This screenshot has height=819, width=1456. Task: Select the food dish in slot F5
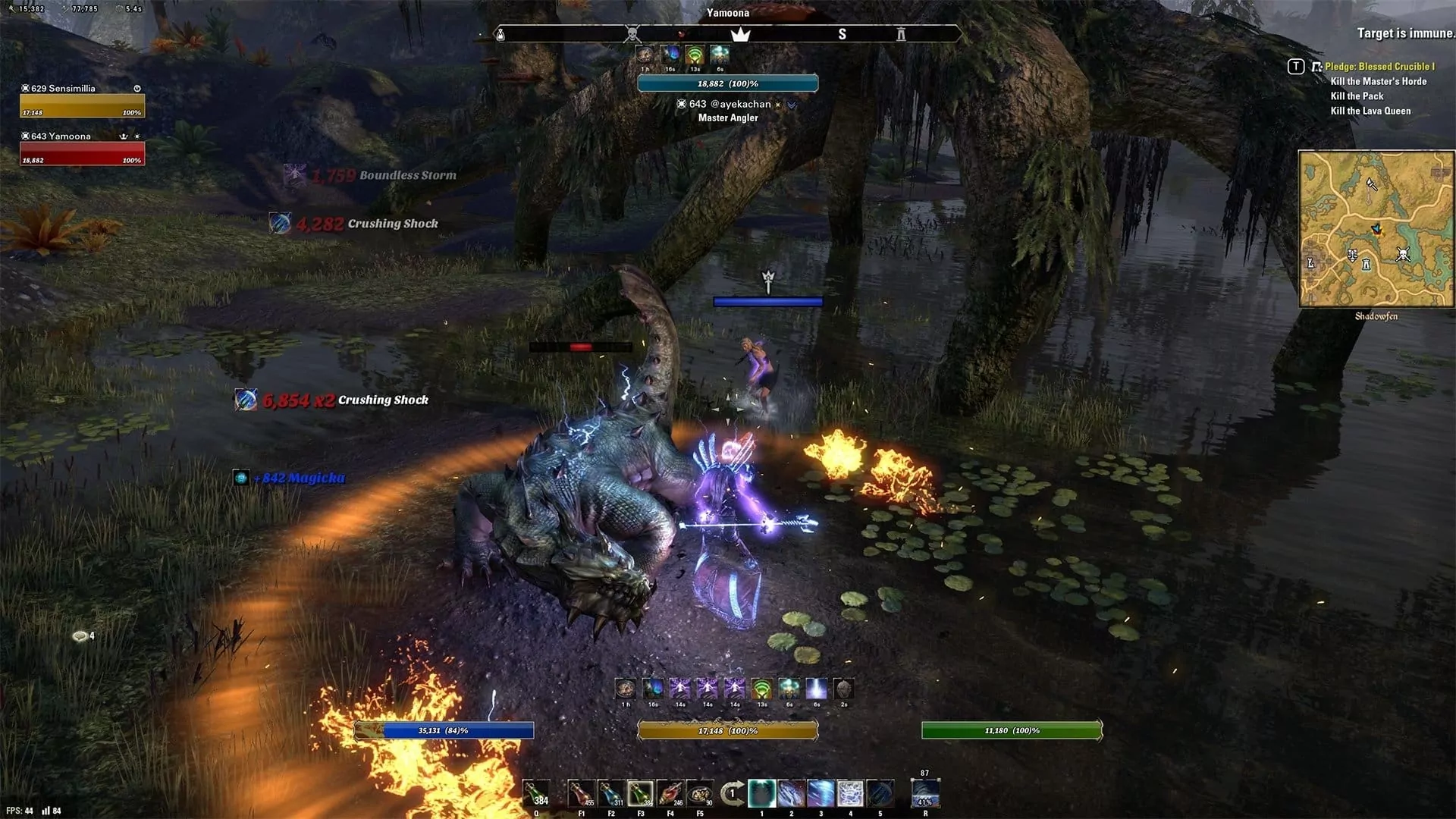700,794
